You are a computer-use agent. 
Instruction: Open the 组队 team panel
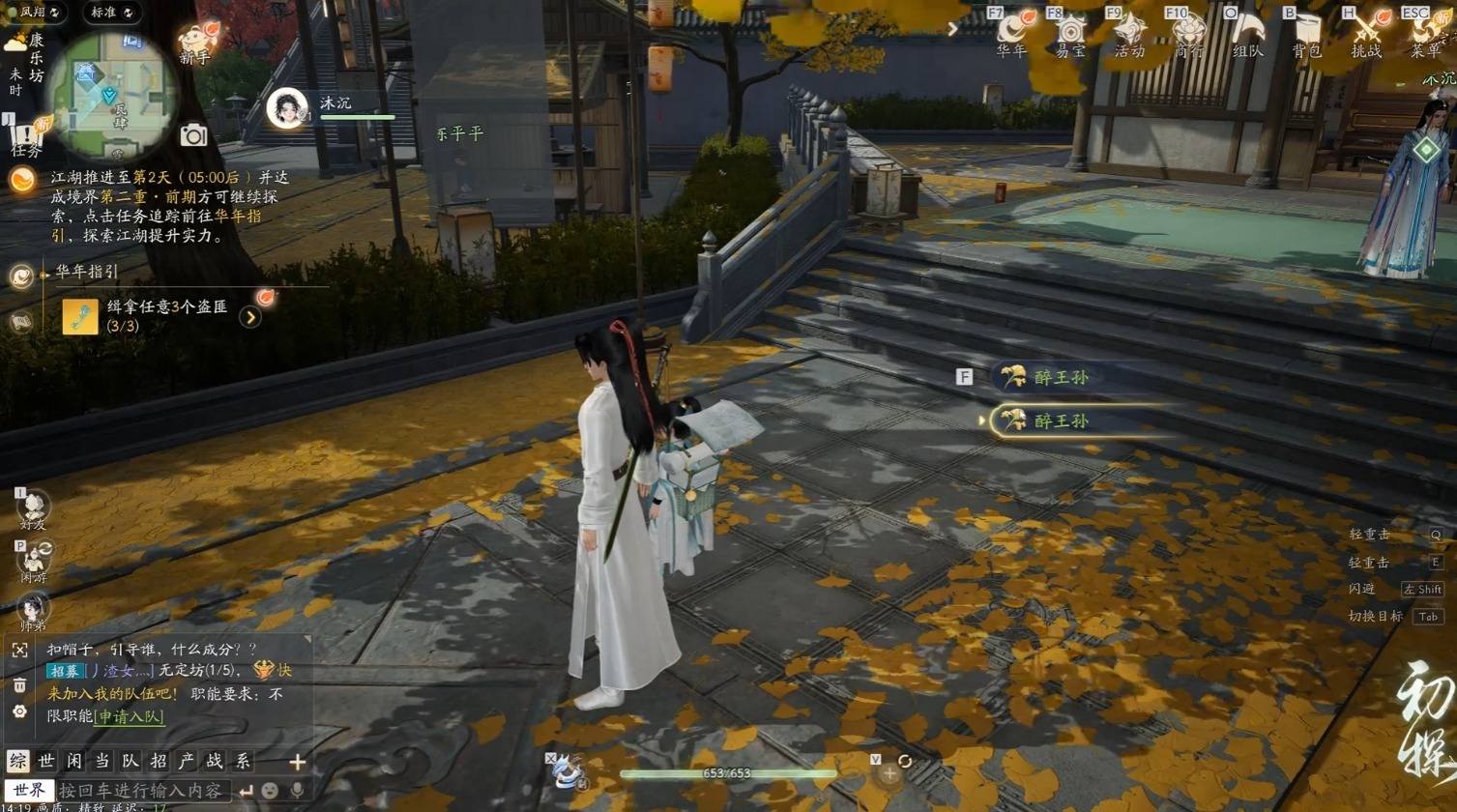click(x=1247, y=33)
